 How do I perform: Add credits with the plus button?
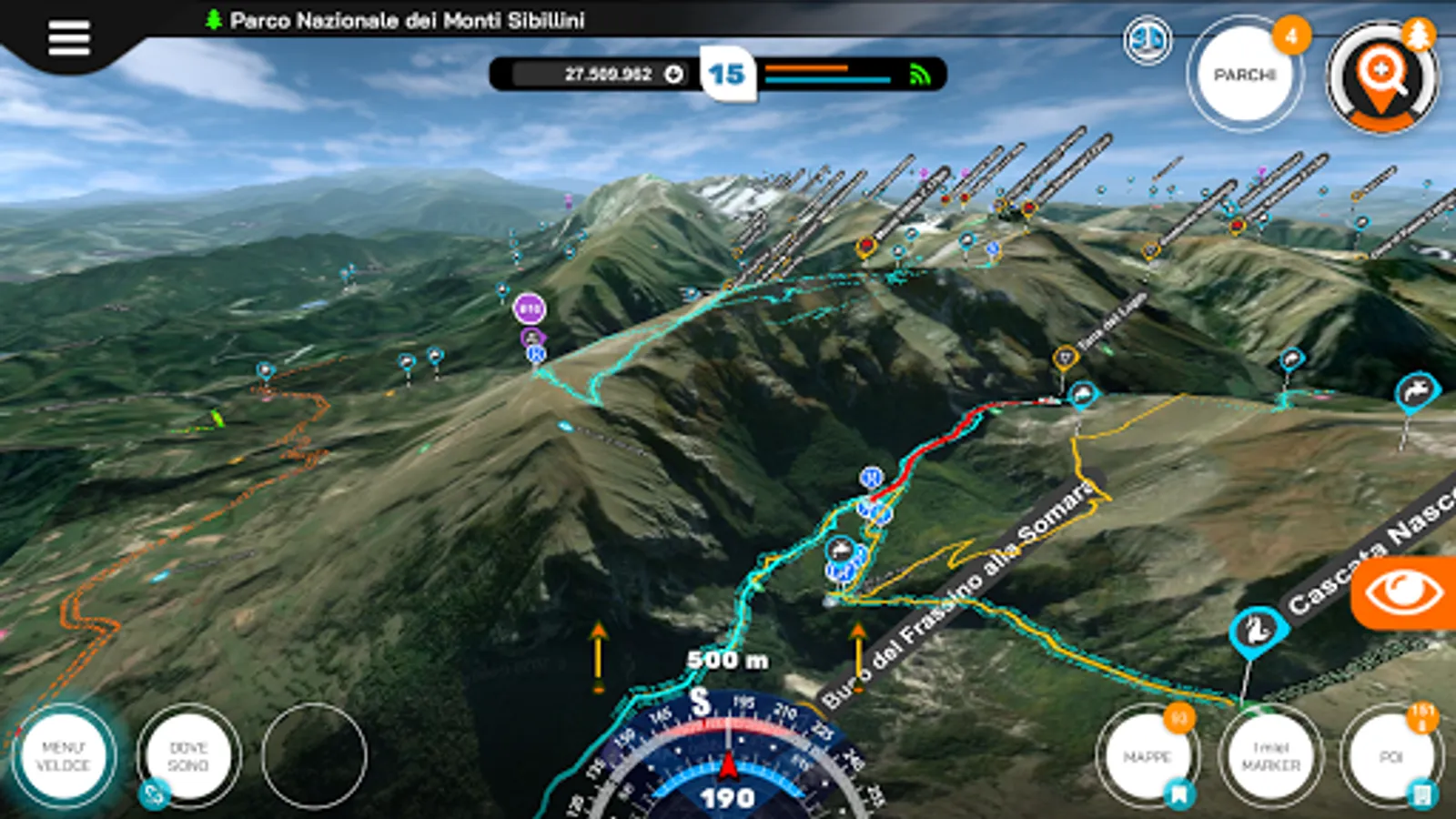673,75
